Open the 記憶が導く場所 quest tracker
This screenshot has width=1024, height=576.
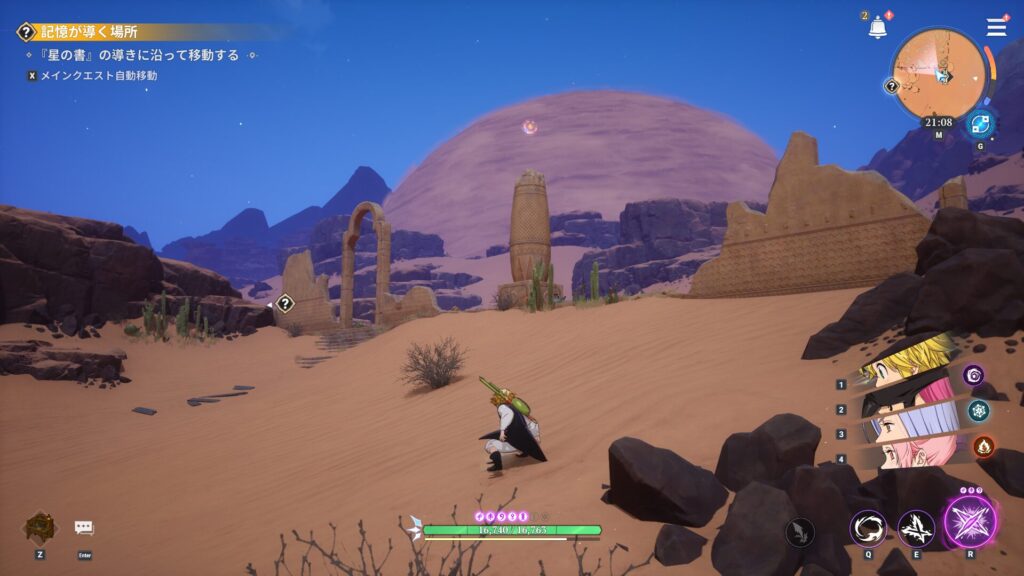point(92,32)
